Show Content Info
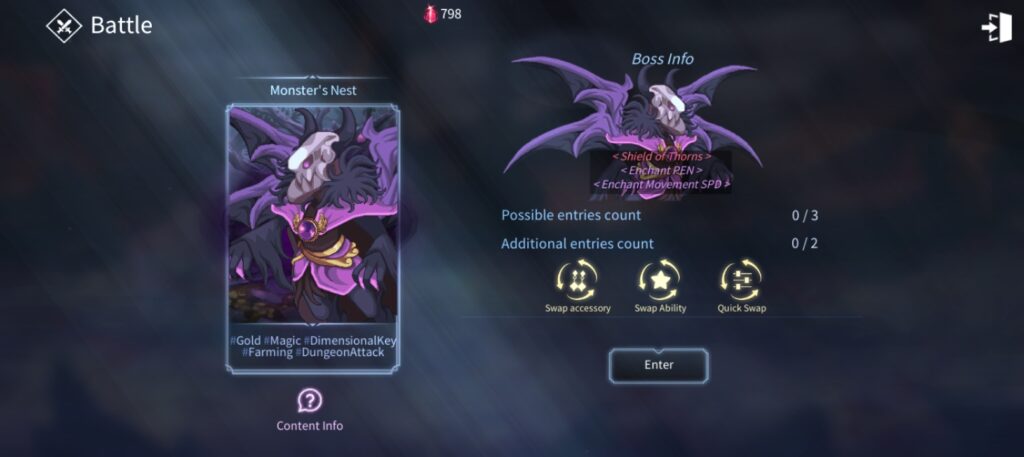 (310, 402)
